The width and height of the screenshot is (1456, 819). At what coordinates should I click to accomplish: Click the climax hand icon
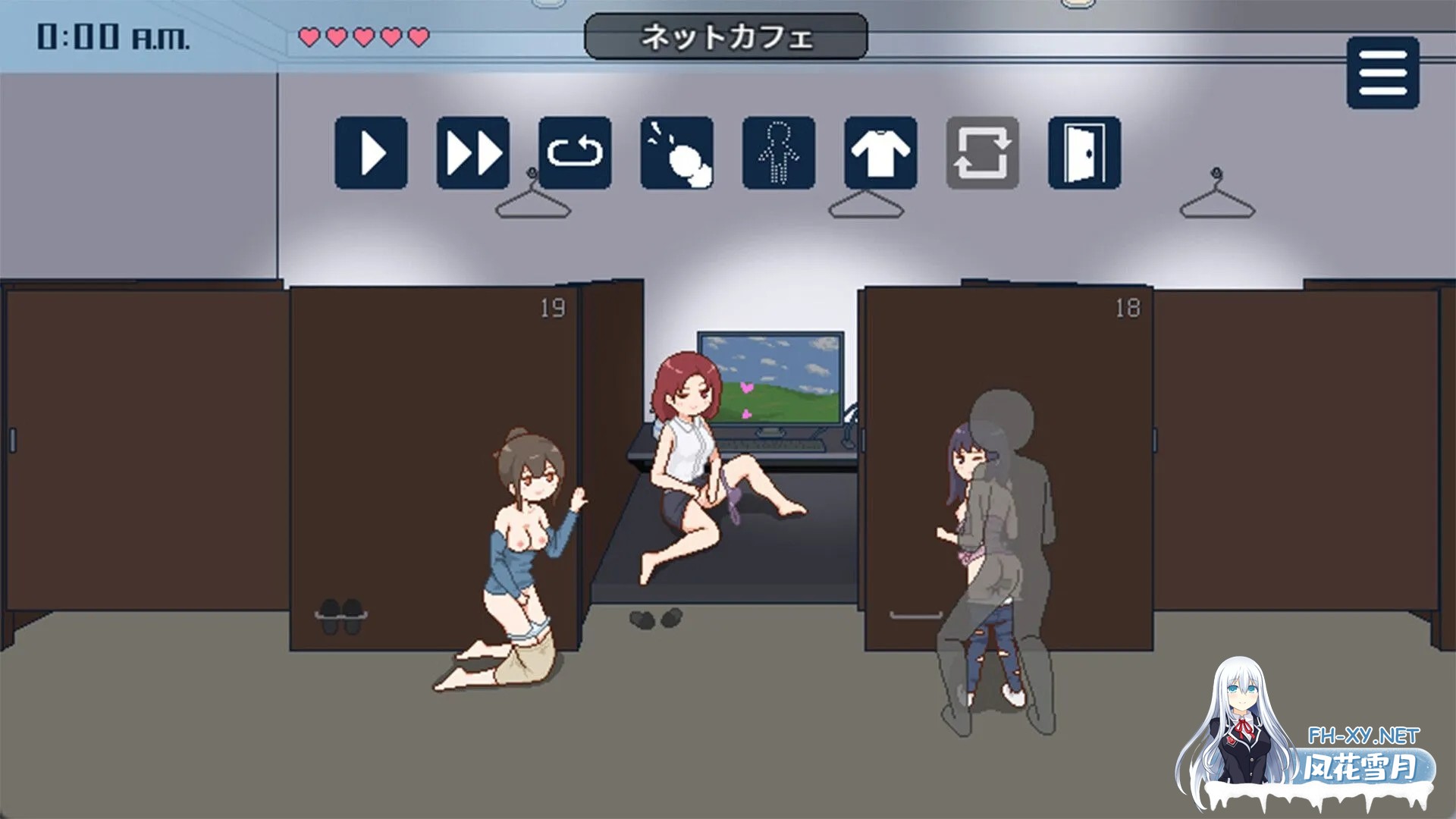pyautogui.click(x=675, y=152)
